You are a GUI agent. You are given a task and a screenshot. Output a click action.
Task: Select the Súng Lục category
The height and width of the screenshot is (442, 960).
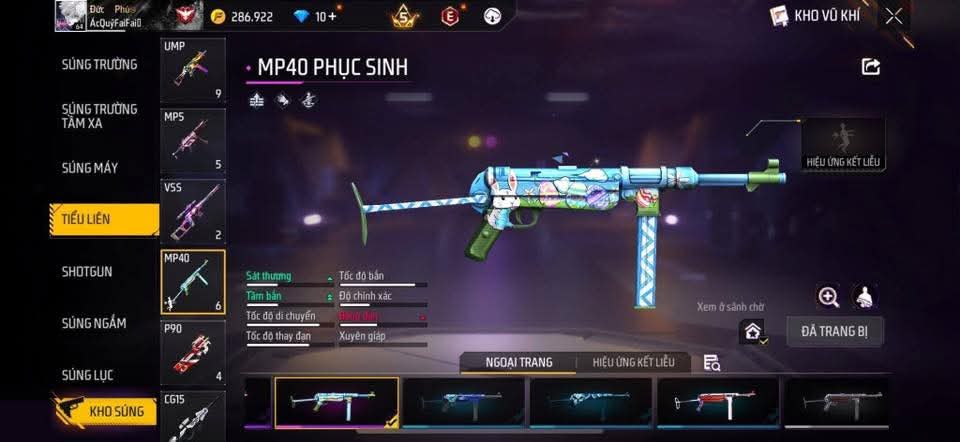coord(88,375)
